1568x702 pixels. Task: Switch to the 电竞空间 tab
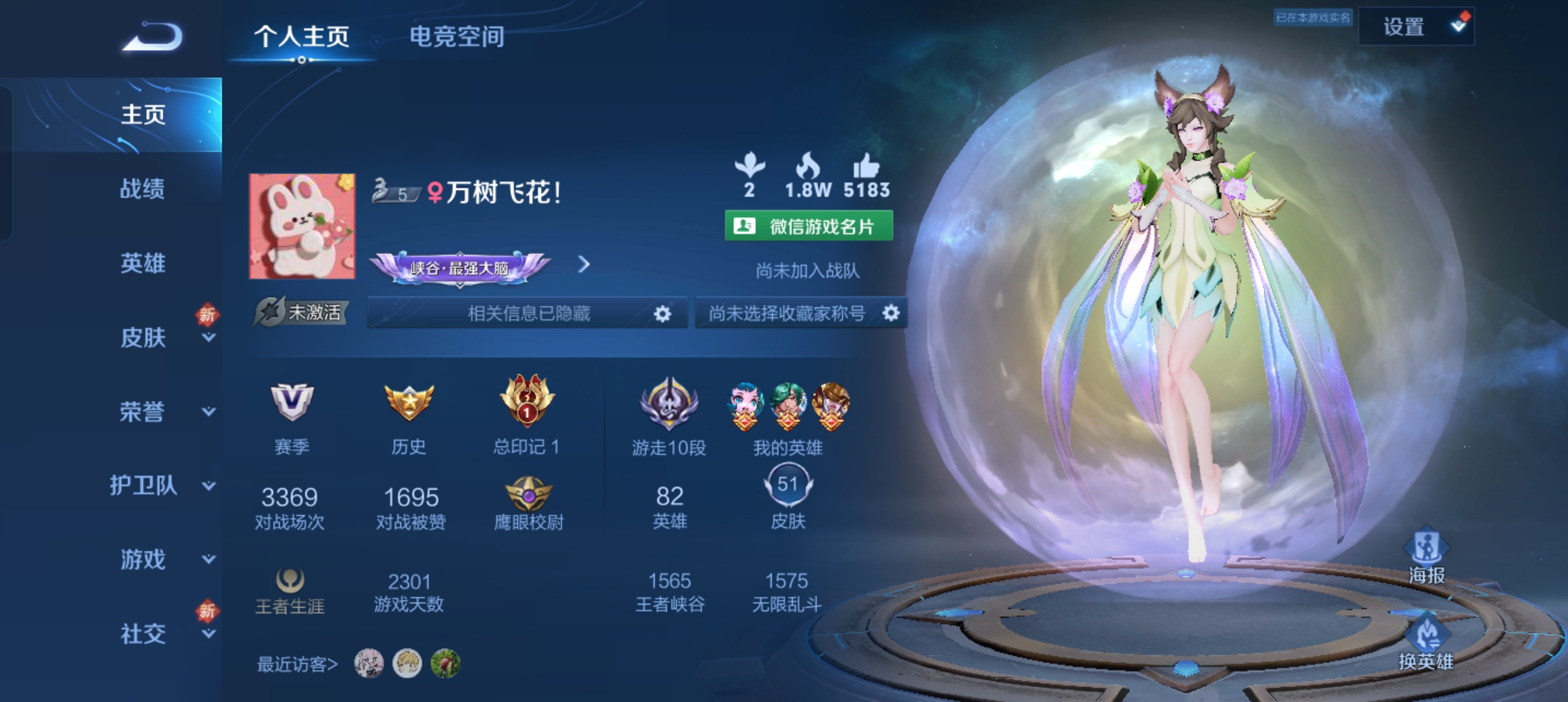click(x=457, y=37)
